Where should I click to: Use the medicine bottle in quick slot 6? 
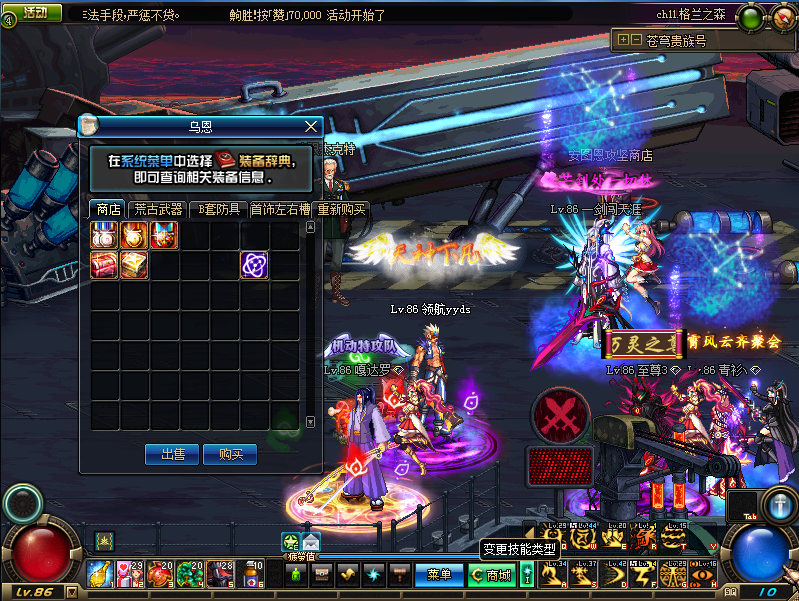coord(251,573)
